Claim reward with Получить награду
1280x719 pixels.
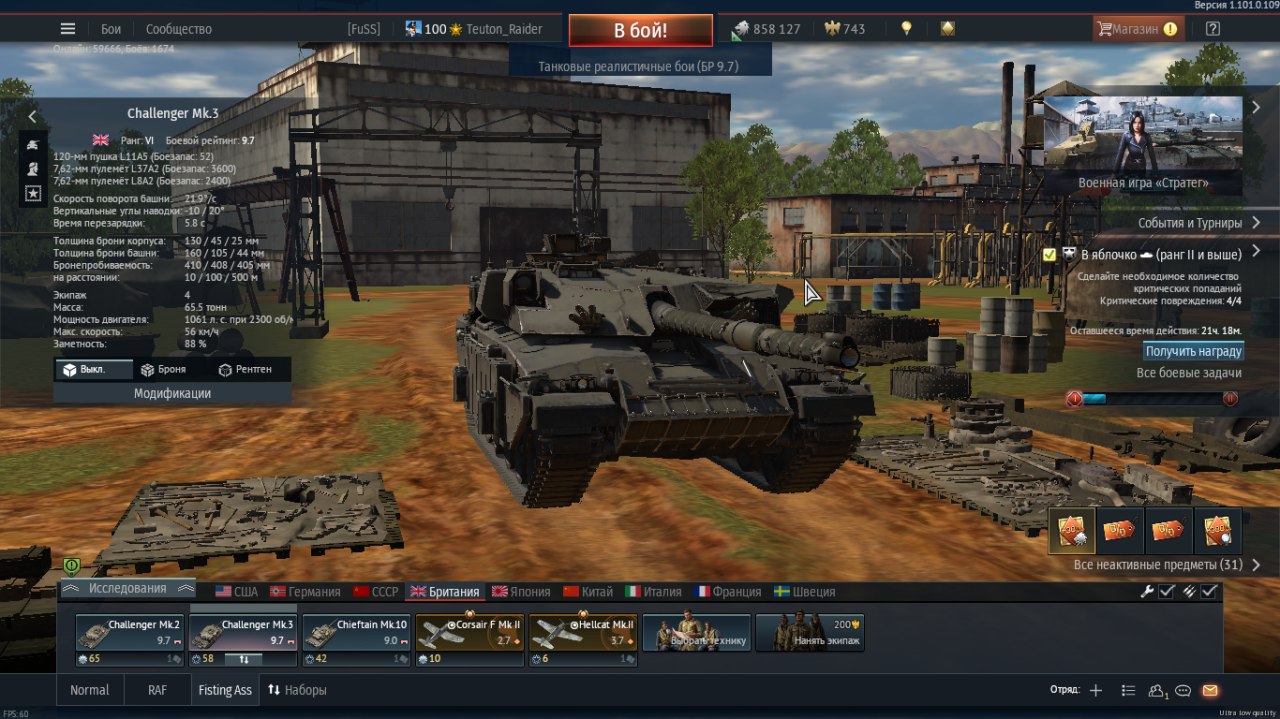(x=1193, y=351)
